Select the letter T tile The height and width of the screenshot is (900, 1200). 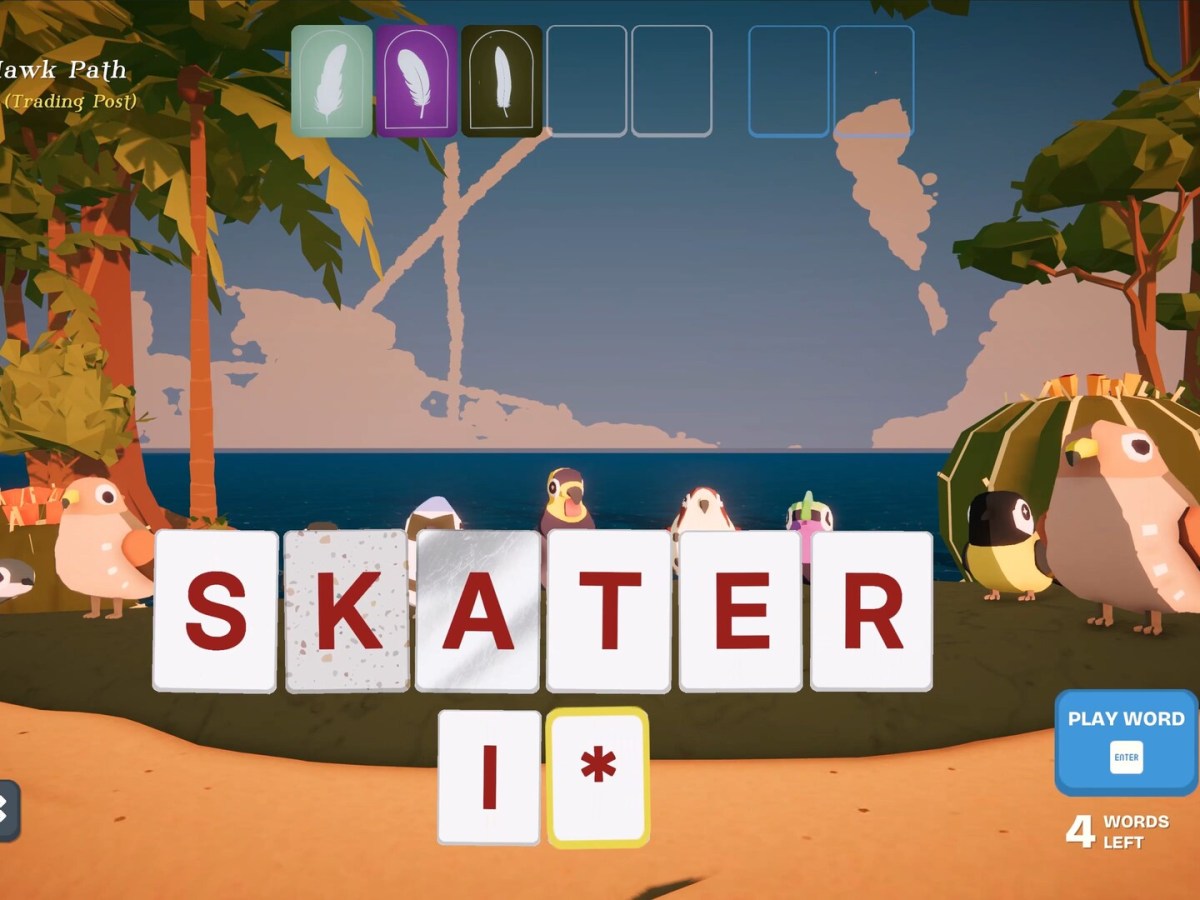(609, 611)
